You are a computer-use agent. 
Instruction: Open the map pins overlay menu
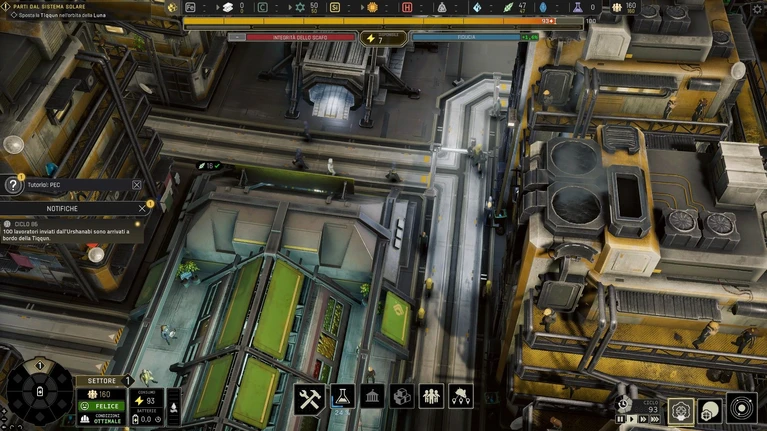coord(461,397)
